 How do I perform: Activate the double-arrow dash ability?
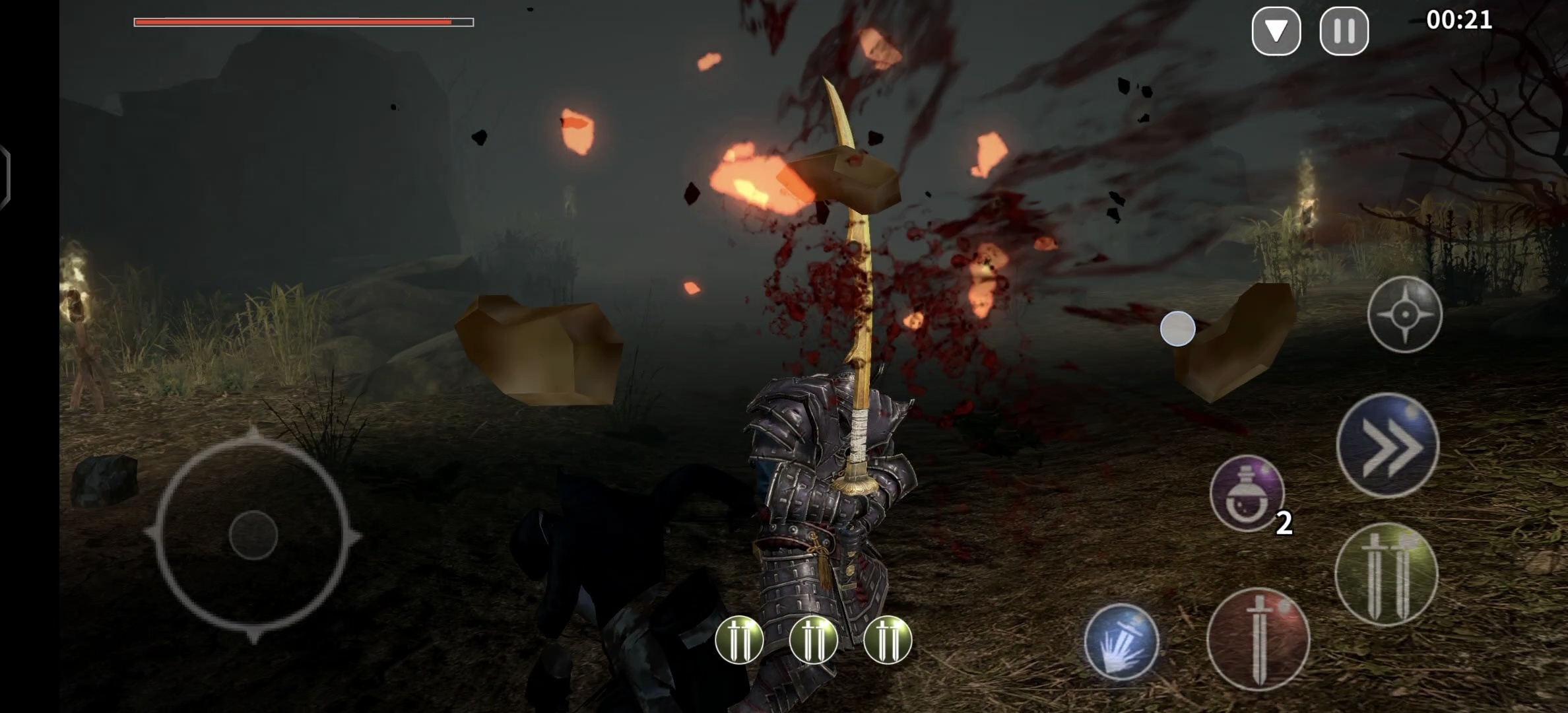click(x=1387, y=446)
